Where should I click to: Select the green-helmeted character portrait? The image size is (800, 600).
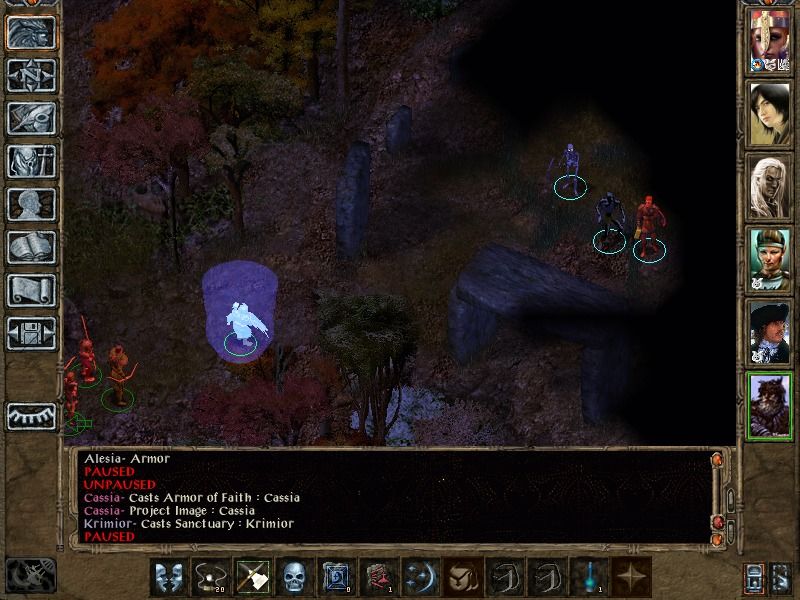[770, 260]
